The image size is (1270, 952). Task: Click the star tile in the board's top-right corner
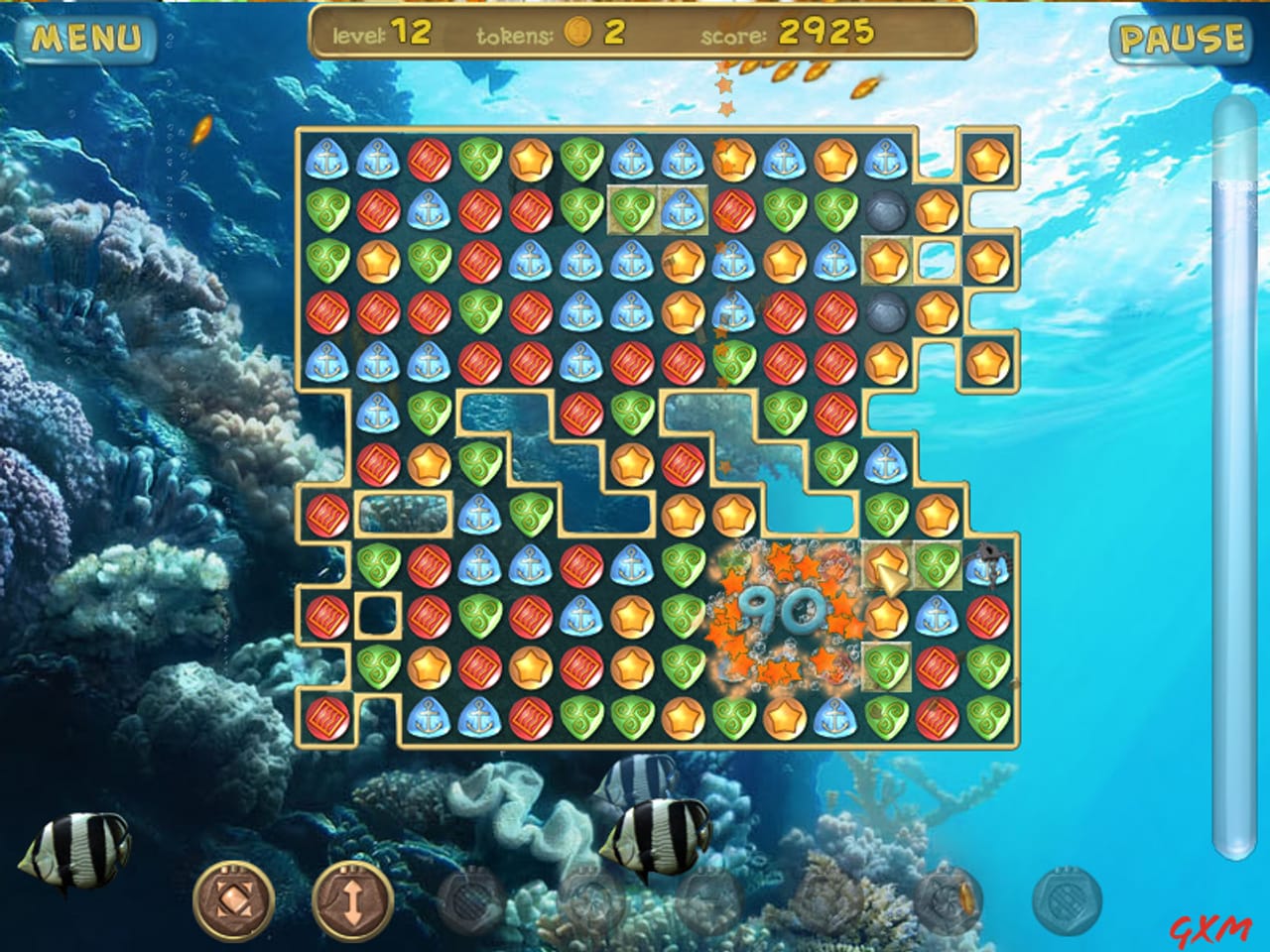988,159
